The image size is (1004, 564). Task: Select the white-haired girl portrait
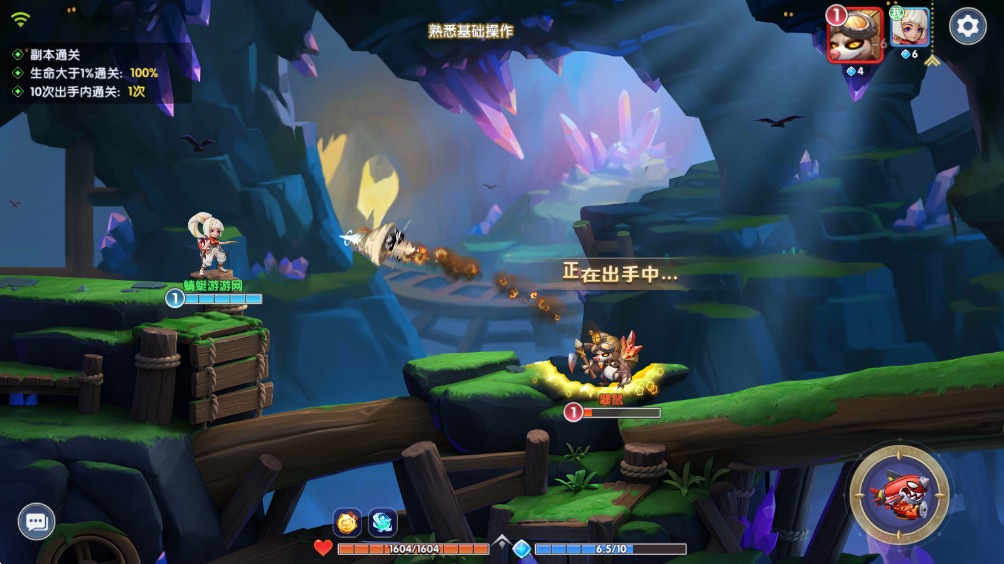(x=910, y=28)
